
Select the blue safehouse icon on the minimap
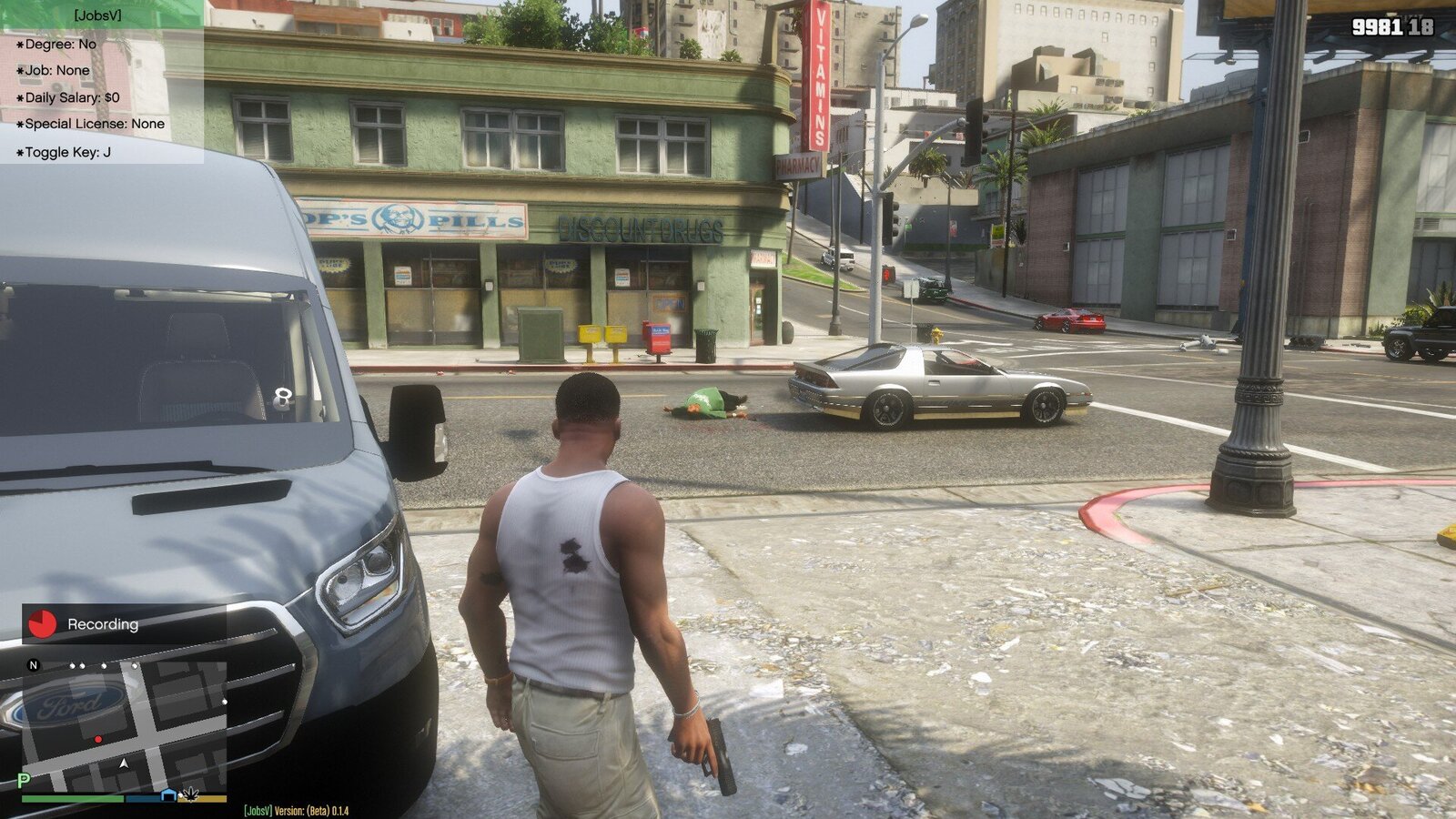(x=167, y=794)
